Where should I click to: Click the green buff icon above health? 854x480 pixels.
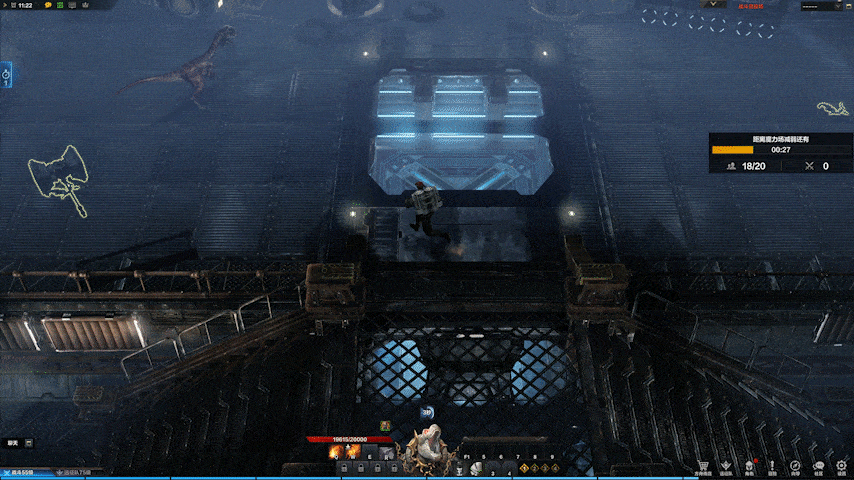tap(384, 425)
